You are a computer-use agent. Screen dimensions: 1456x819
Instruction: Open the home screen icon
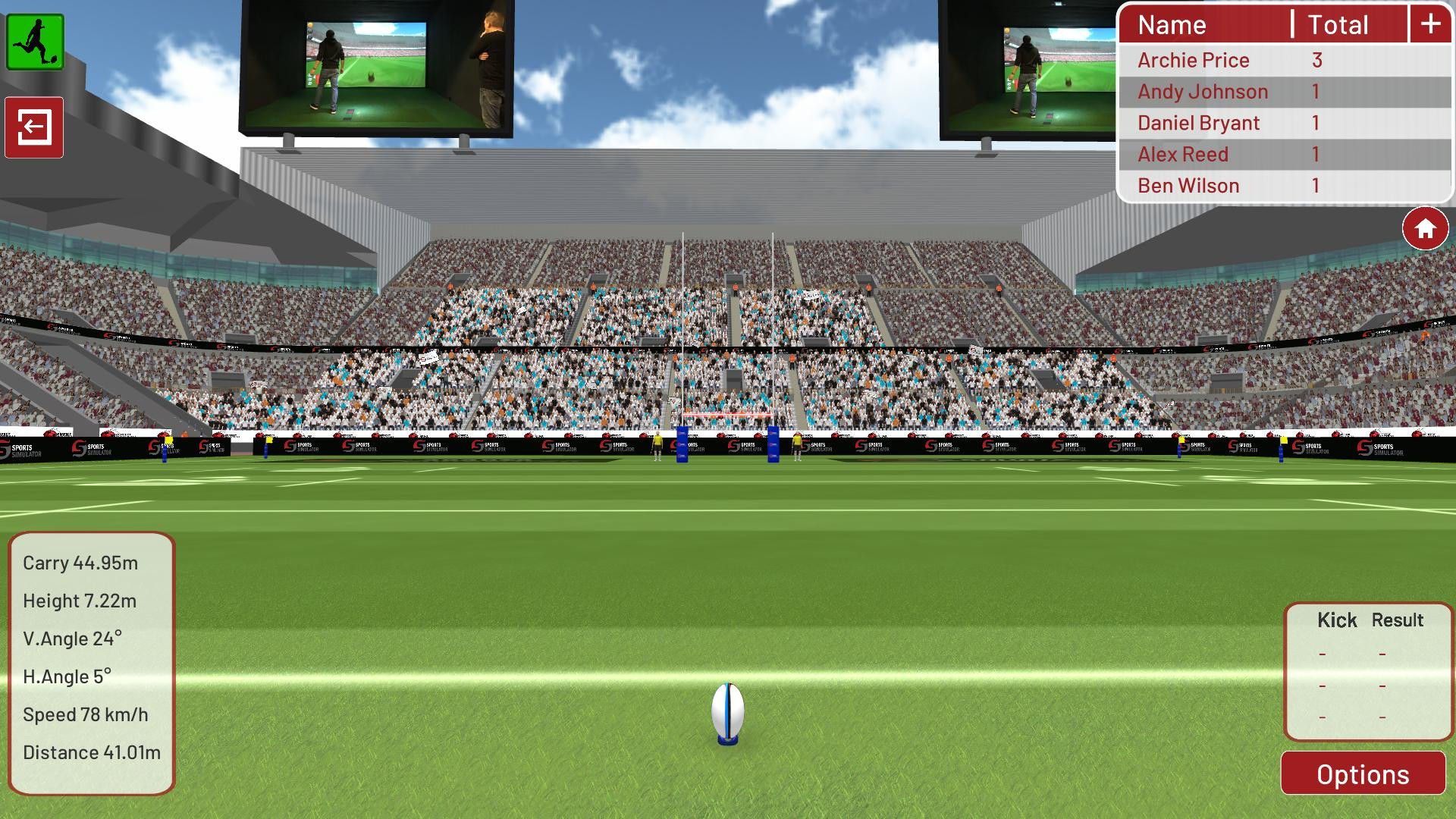(1425, 227)
